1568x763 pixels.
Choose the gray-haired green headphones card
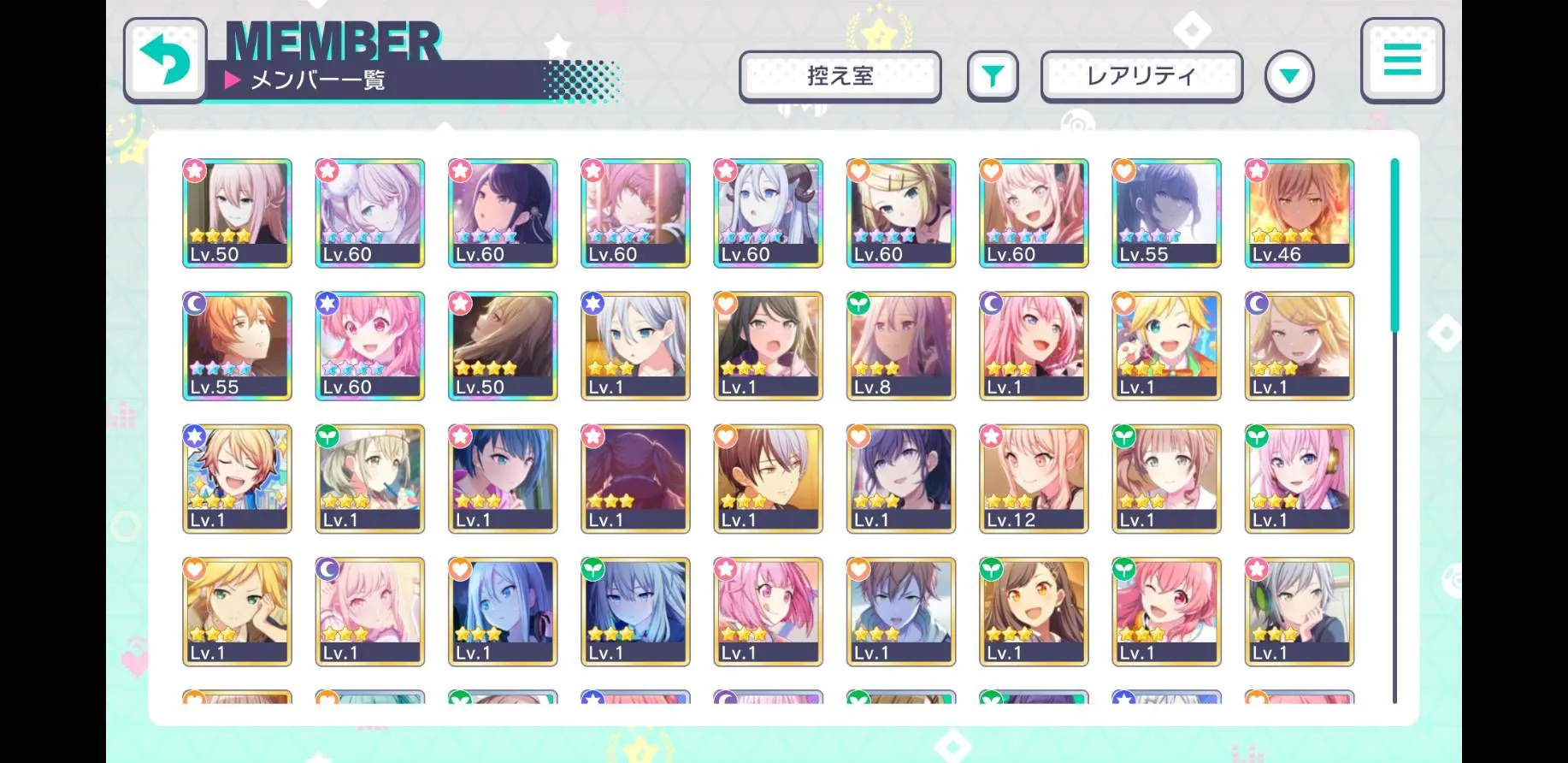coord(1299,611)
